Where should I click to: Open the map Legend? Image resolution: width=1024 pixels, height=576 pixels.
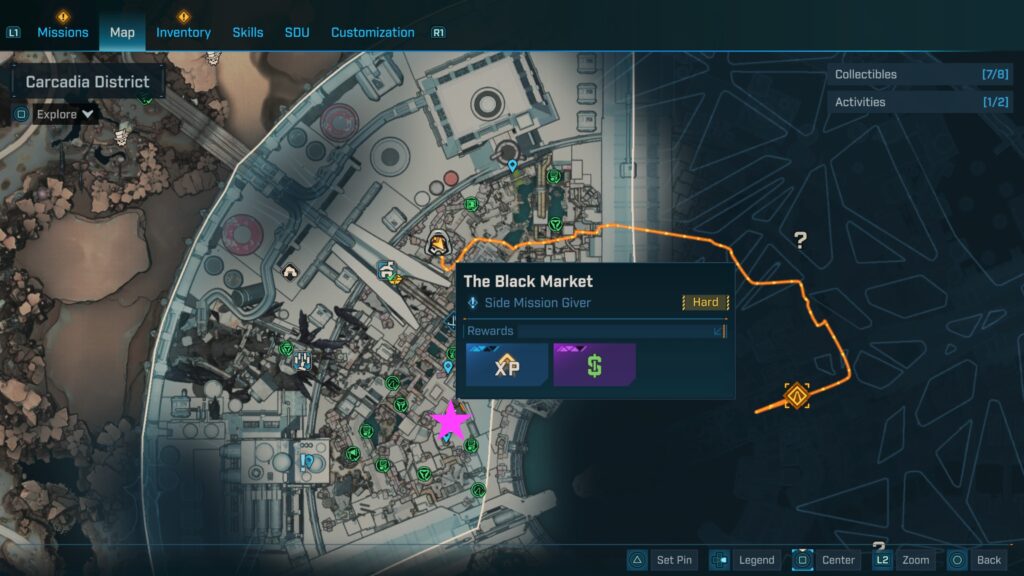pos(745,560)
